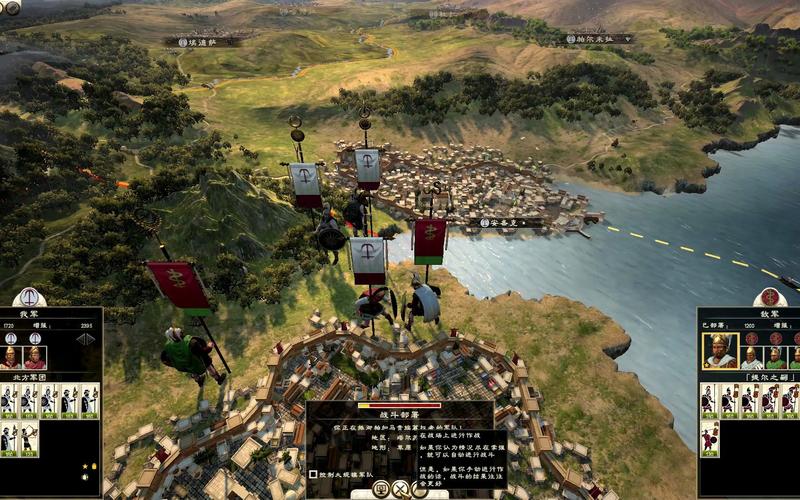The height and width of the screenshot is (500, 800).
Task: Click the monitor icon battle button
Action: (x=381, y=489)
